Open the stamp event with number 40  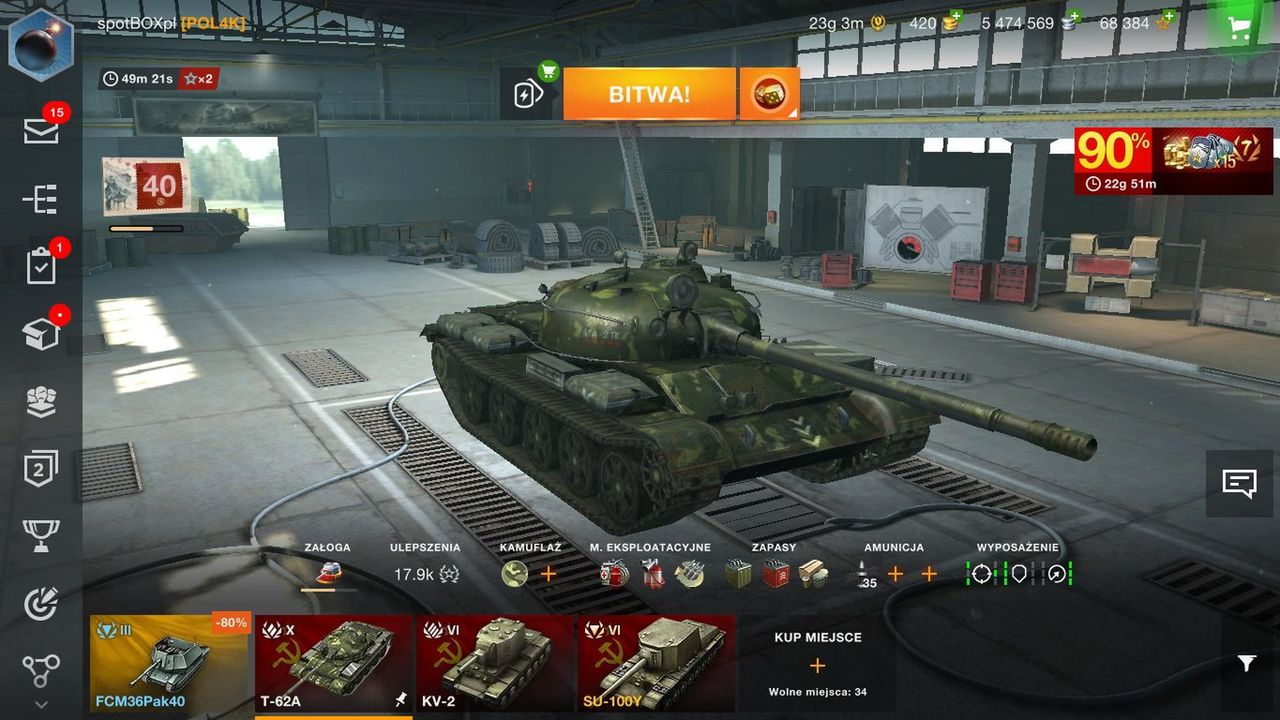[146, 187]
